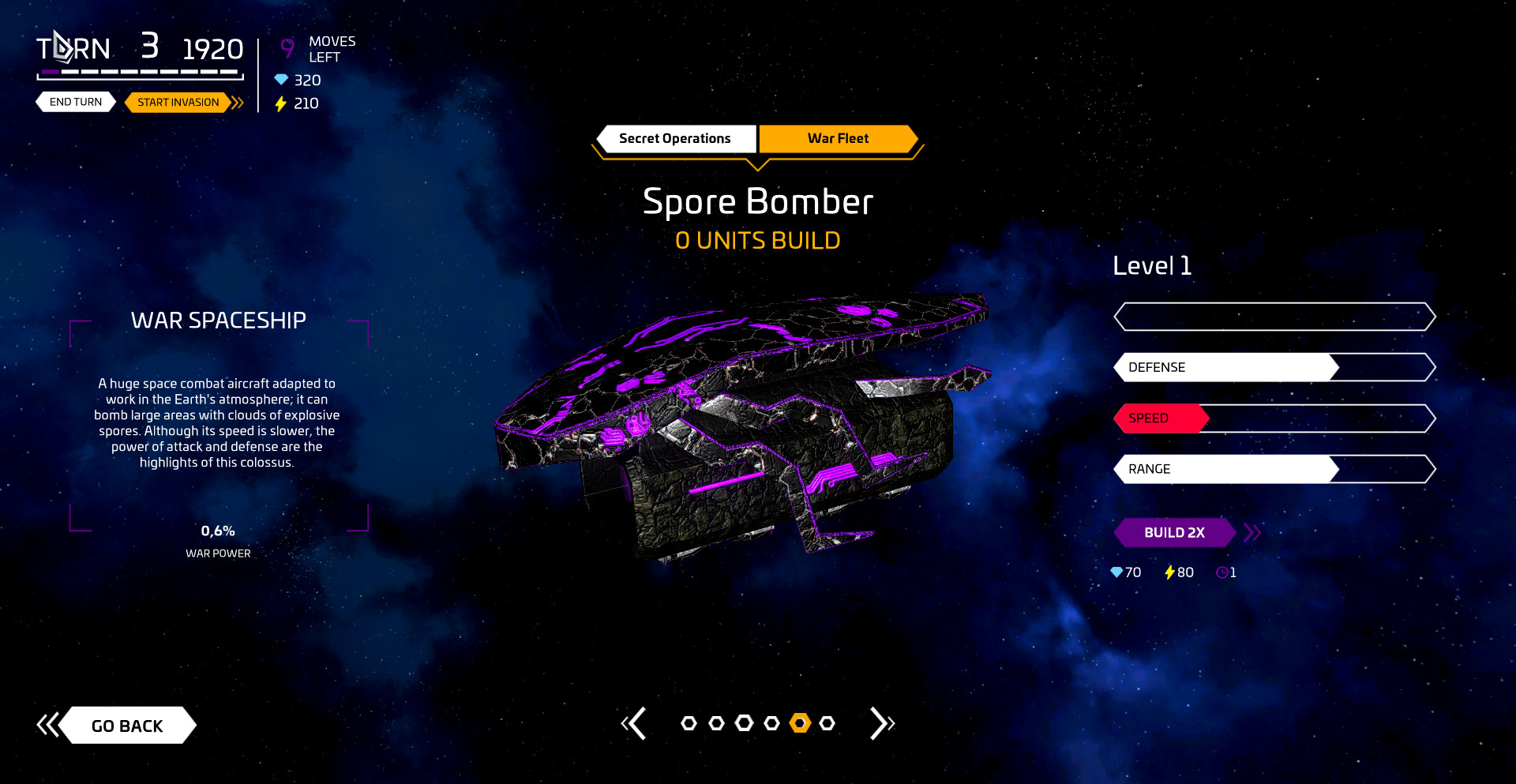Click the right arrow to view next unit
Viewport: 1516px width, 784px height.
882,722
